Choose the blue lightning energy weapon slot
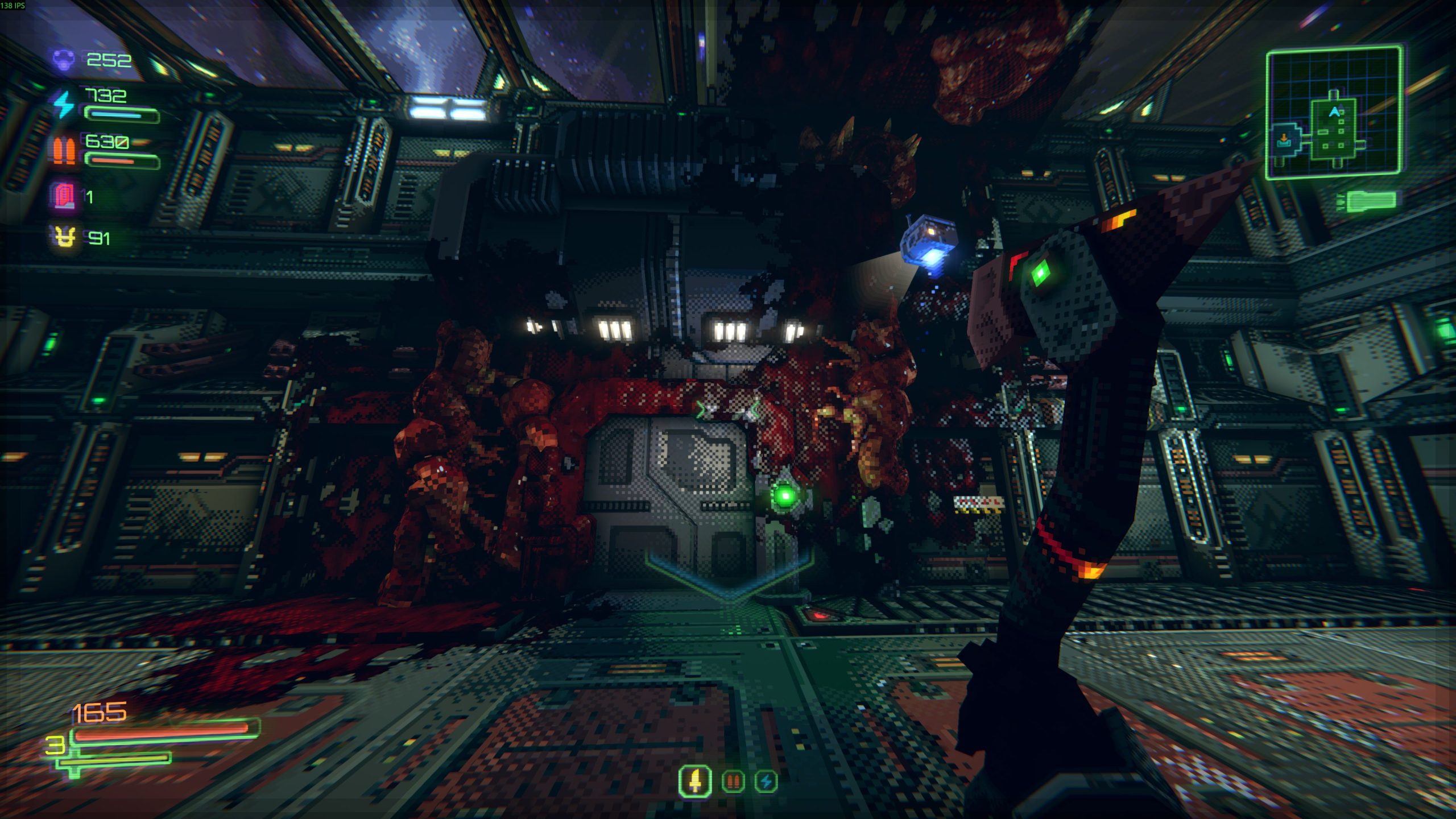 [x=766, y=782]
